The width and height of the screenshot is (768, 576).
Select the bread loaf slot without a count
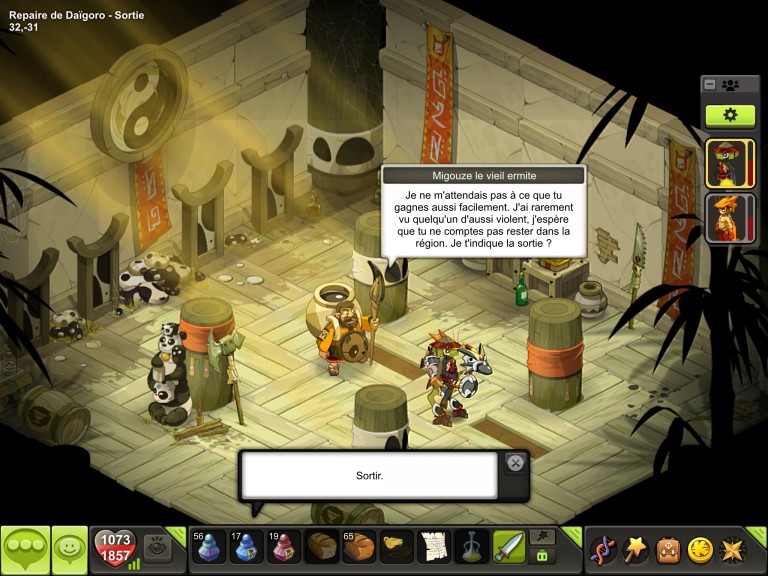(x=321, y=548)
